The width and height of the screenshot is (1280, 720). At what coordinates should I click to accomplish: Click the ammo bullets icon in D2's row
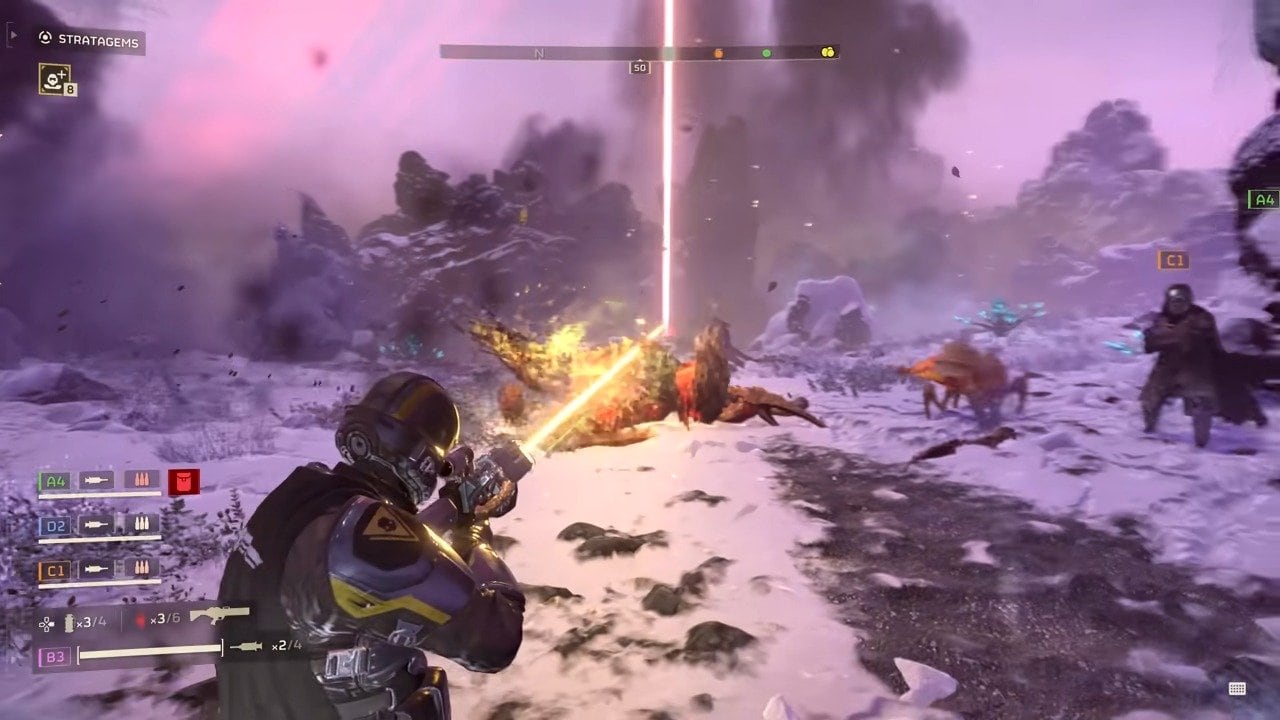click(142, 523)
